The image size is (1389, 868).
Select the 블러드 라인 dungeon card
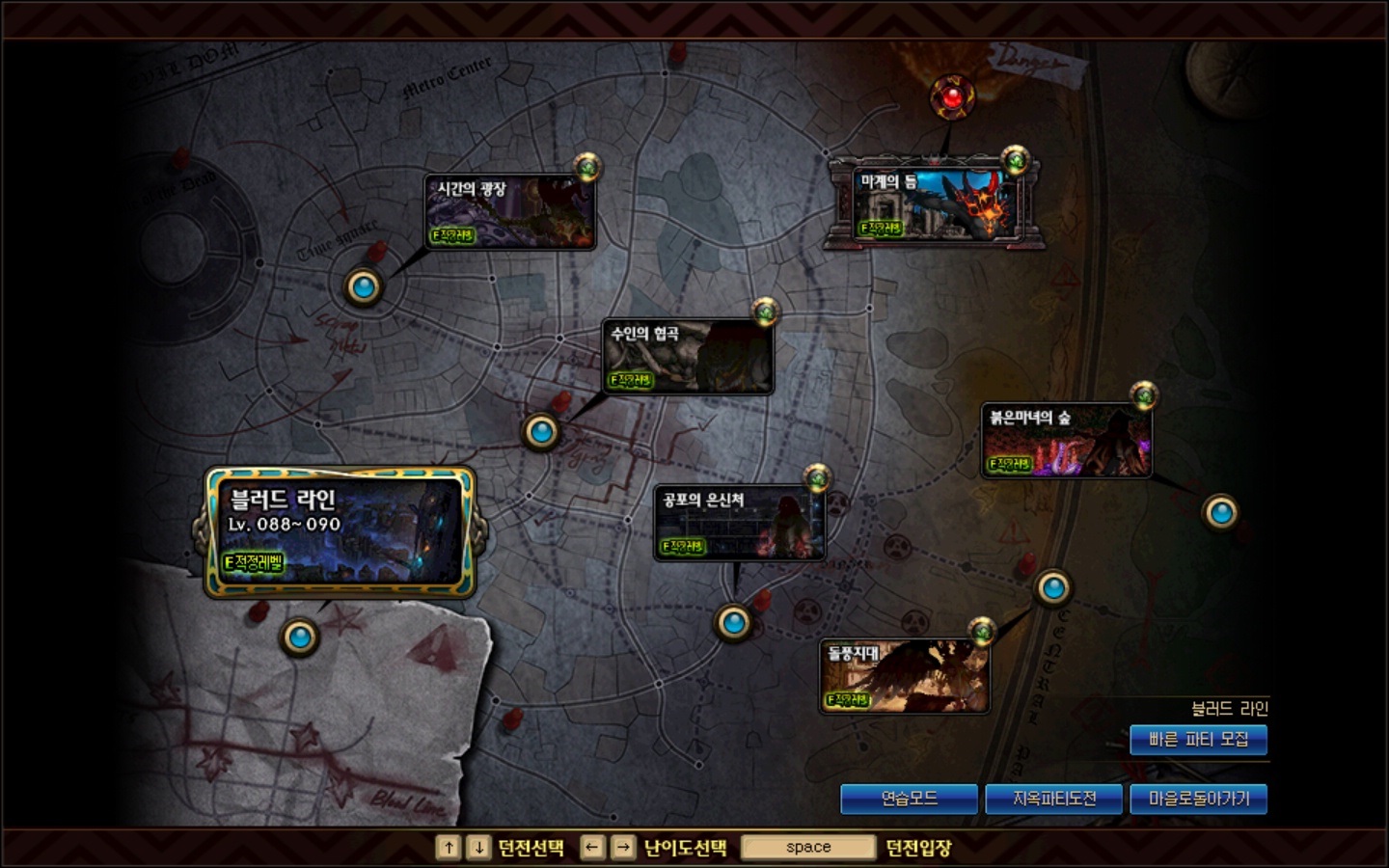340,531
